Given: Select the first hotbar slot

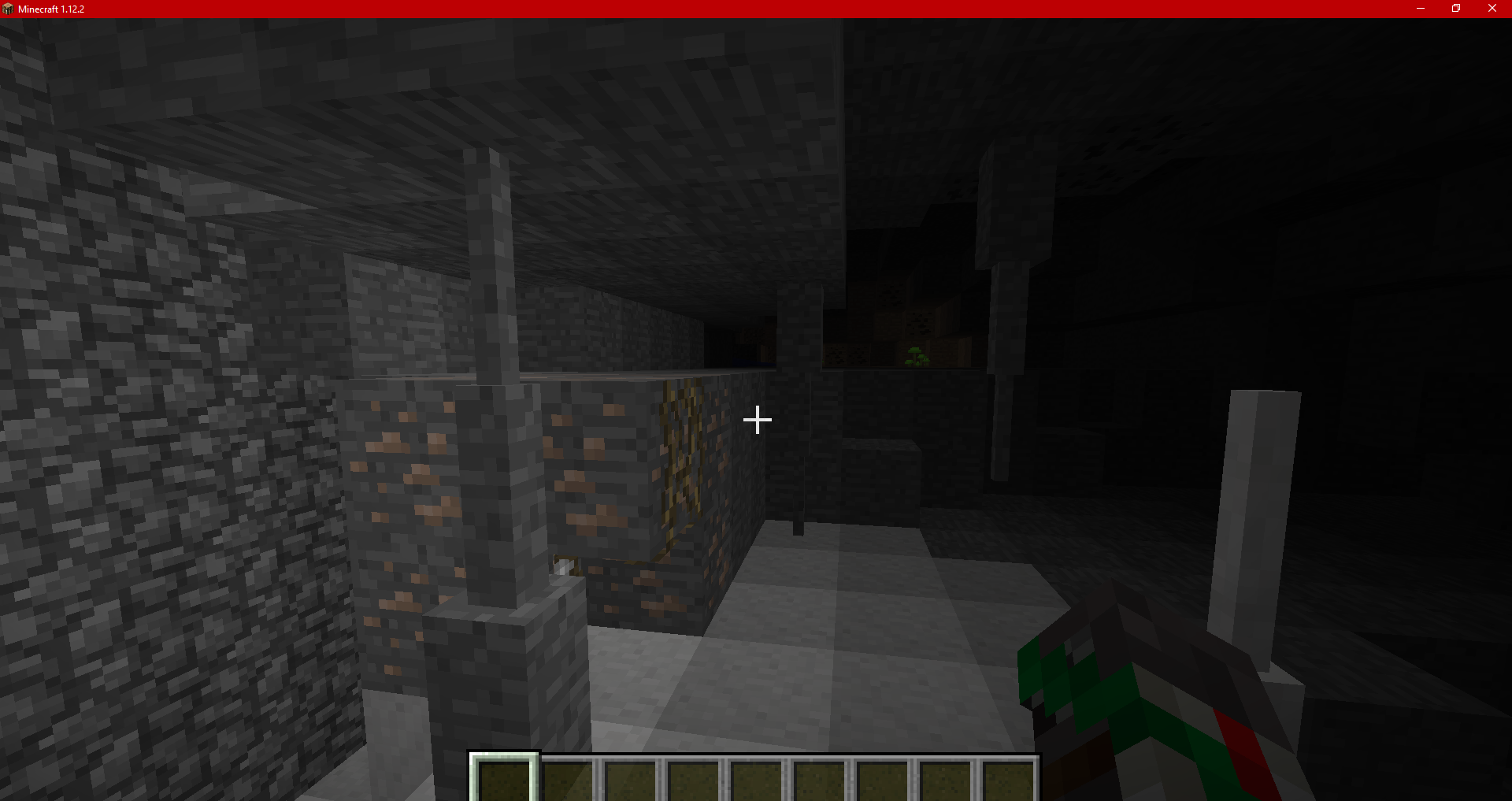Looking at the screenshot, I should pos(504,780).
